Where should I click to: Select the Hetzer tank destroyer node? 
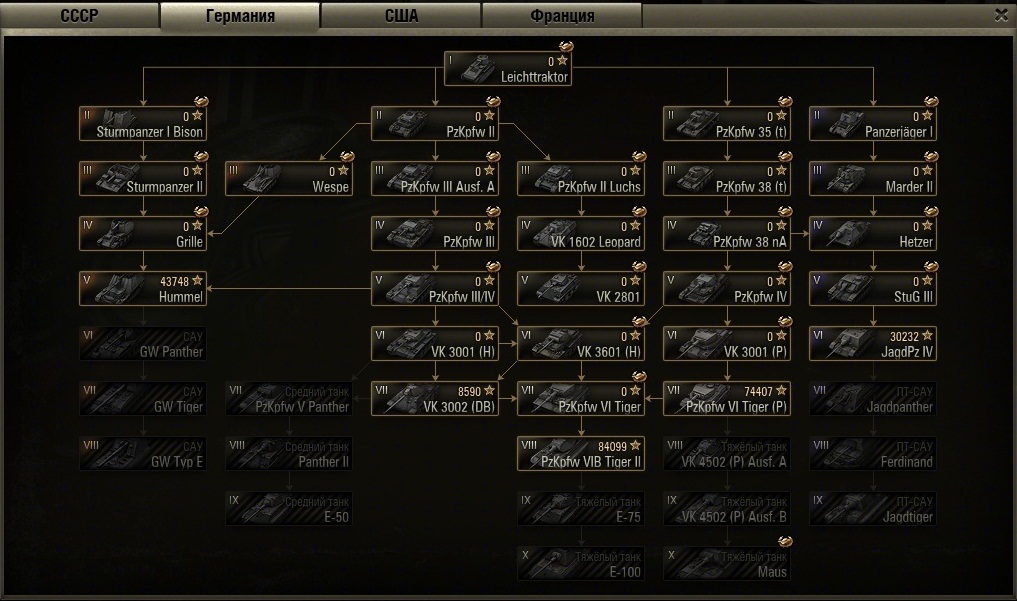pos(873,234)
